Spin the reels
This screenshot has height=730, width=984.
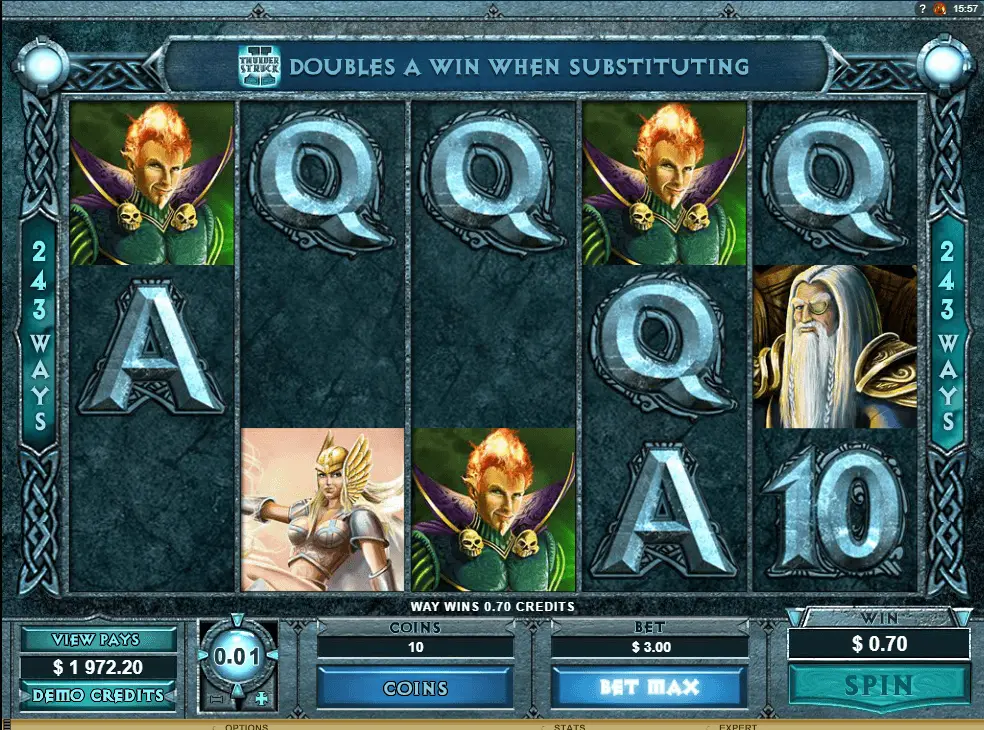coord(879,685)
